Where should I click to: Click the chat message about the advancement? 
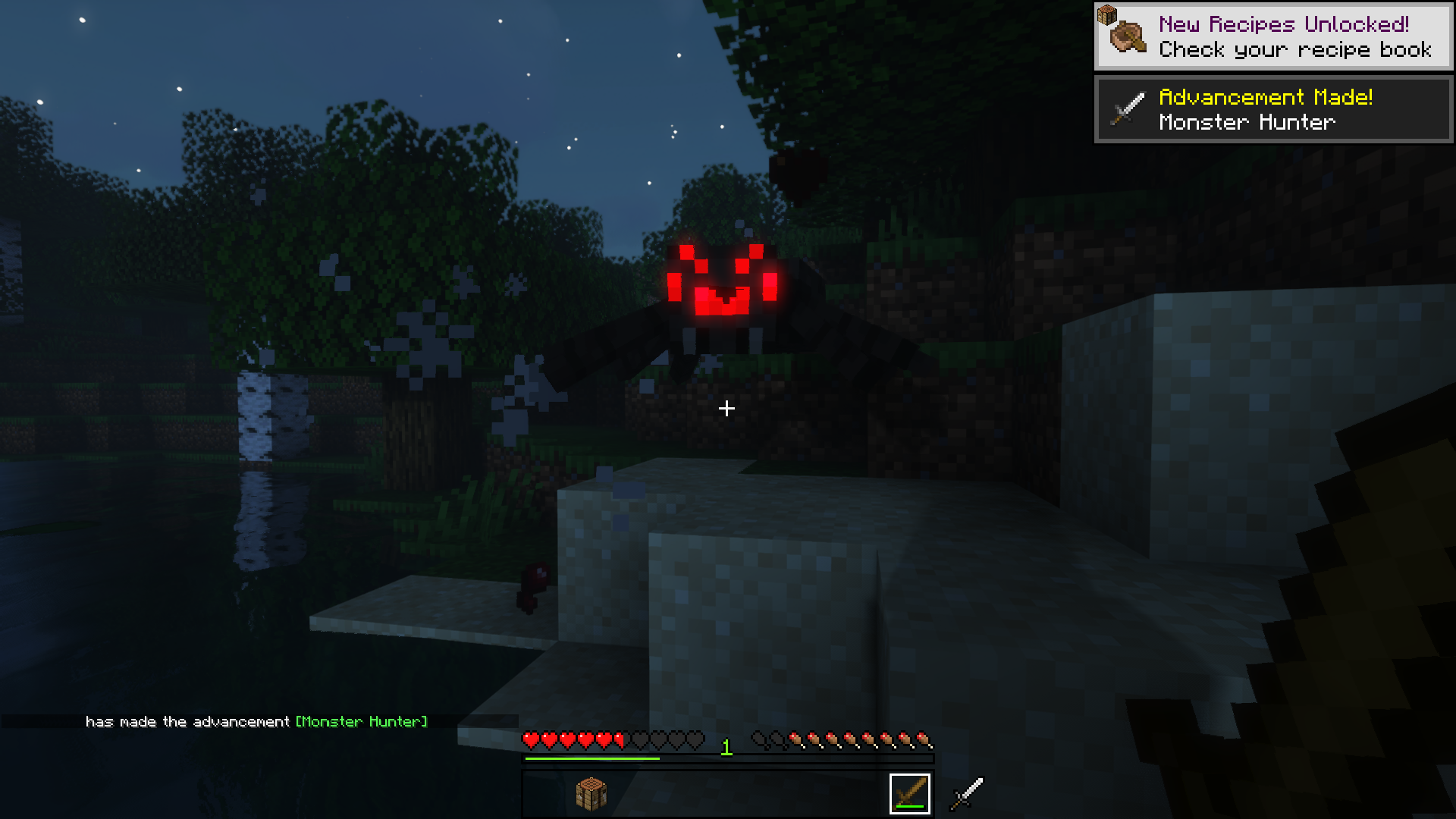[190, 721]
